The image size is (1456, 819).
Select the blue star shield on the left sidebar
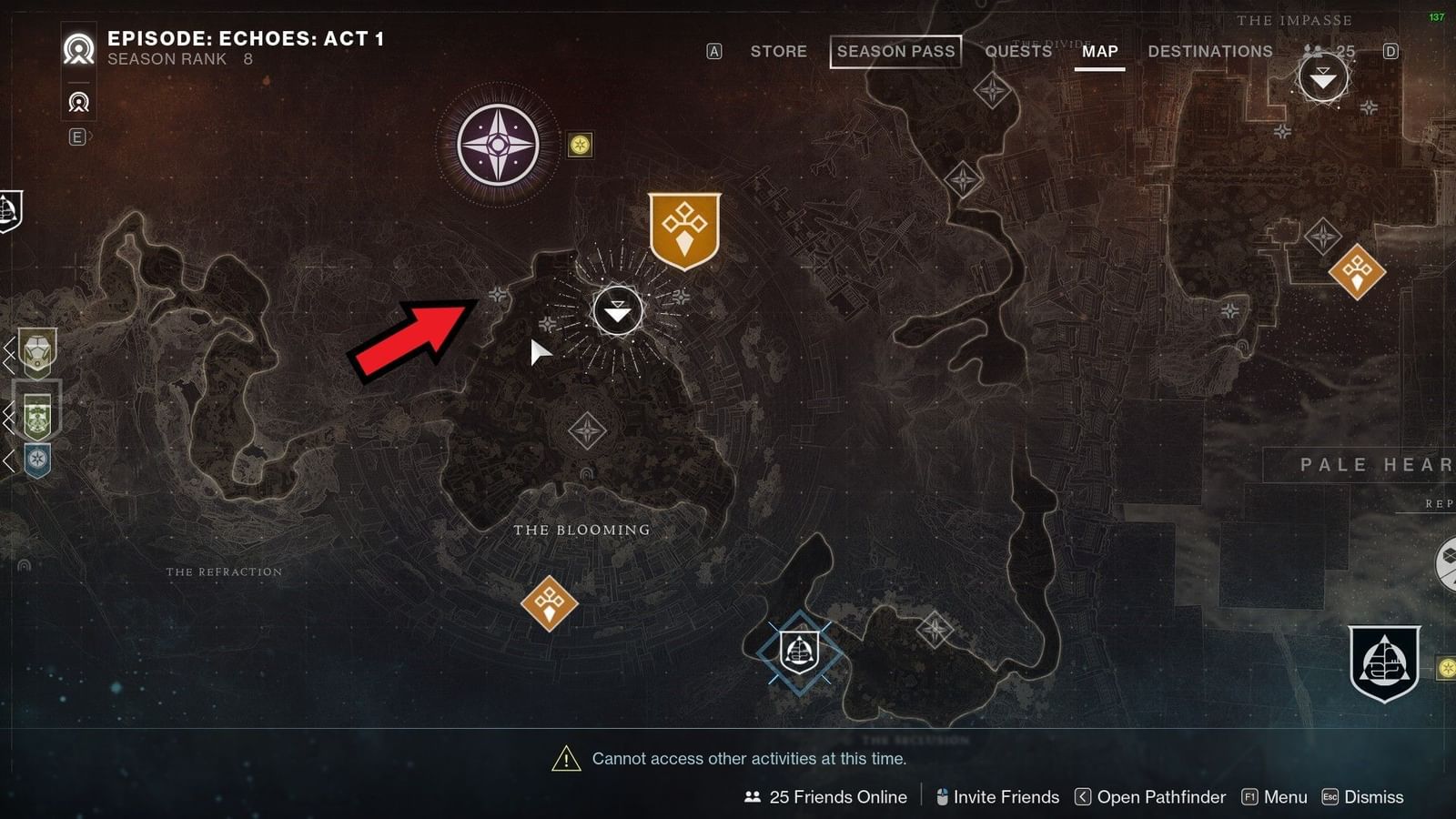[37, 459]
